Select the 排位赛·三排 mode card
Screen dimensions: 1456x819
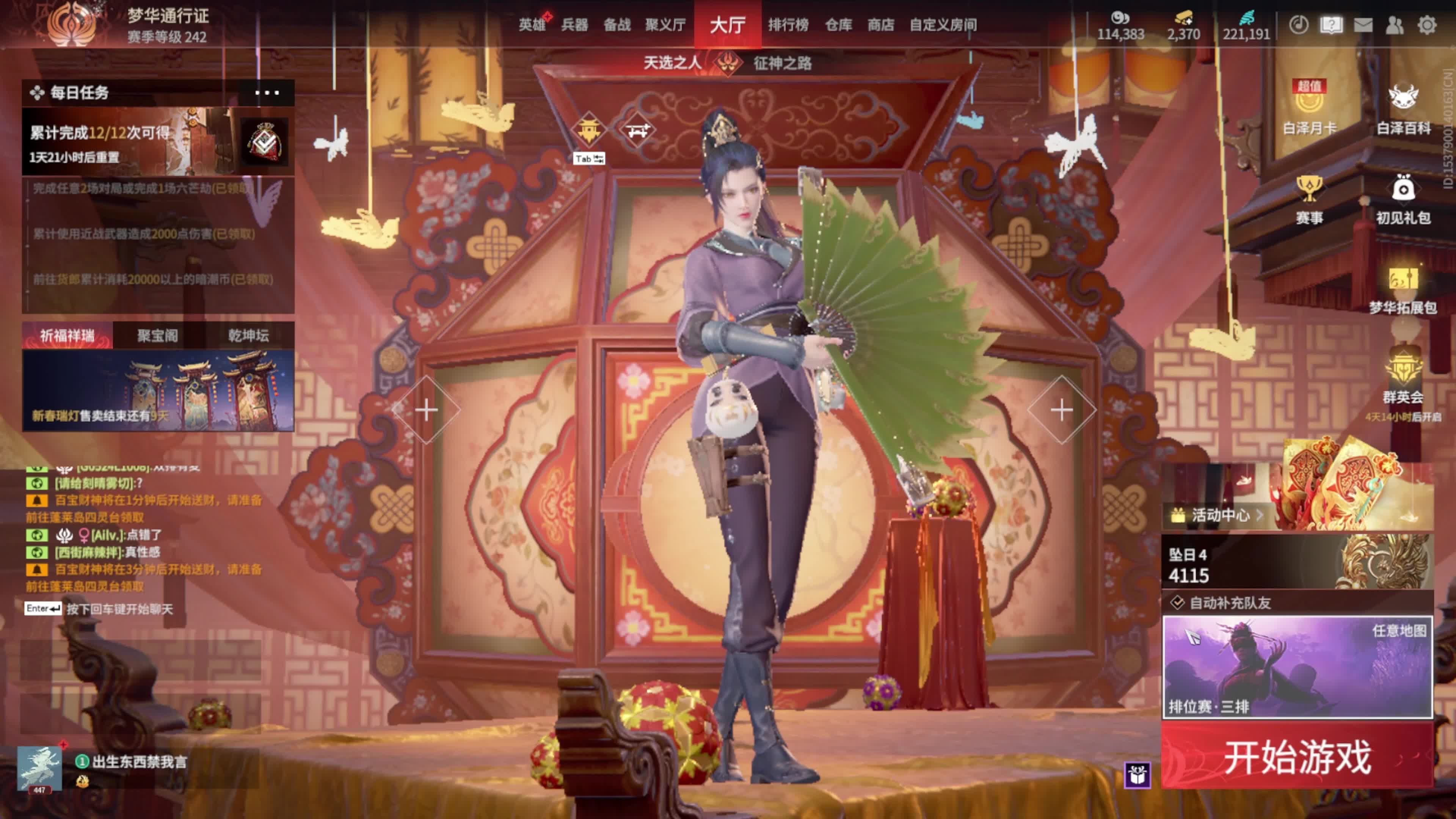[x=1297, y=667]
